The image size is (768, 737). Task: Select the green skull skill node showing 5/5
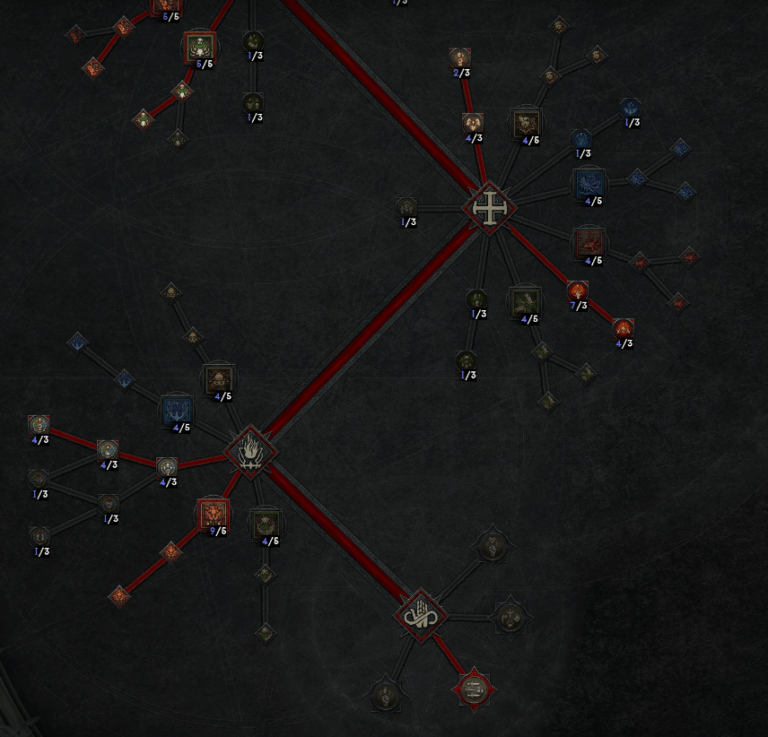click(x=199, y=46)
